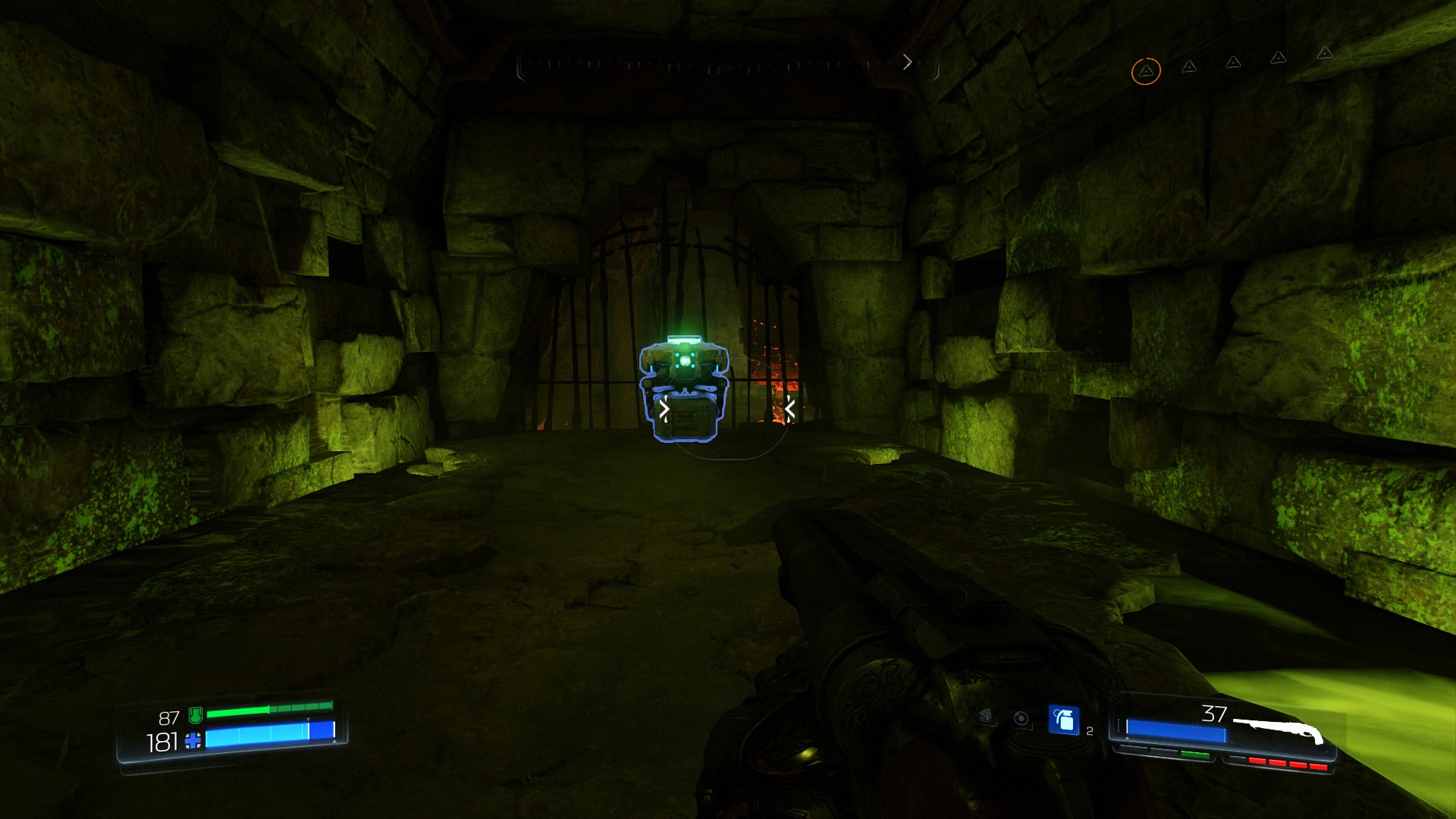Pick the dimmed siphon grenade icon
Image resolution: width=1456 pixels, height=819 pixels.
click(x=986, y=715)
